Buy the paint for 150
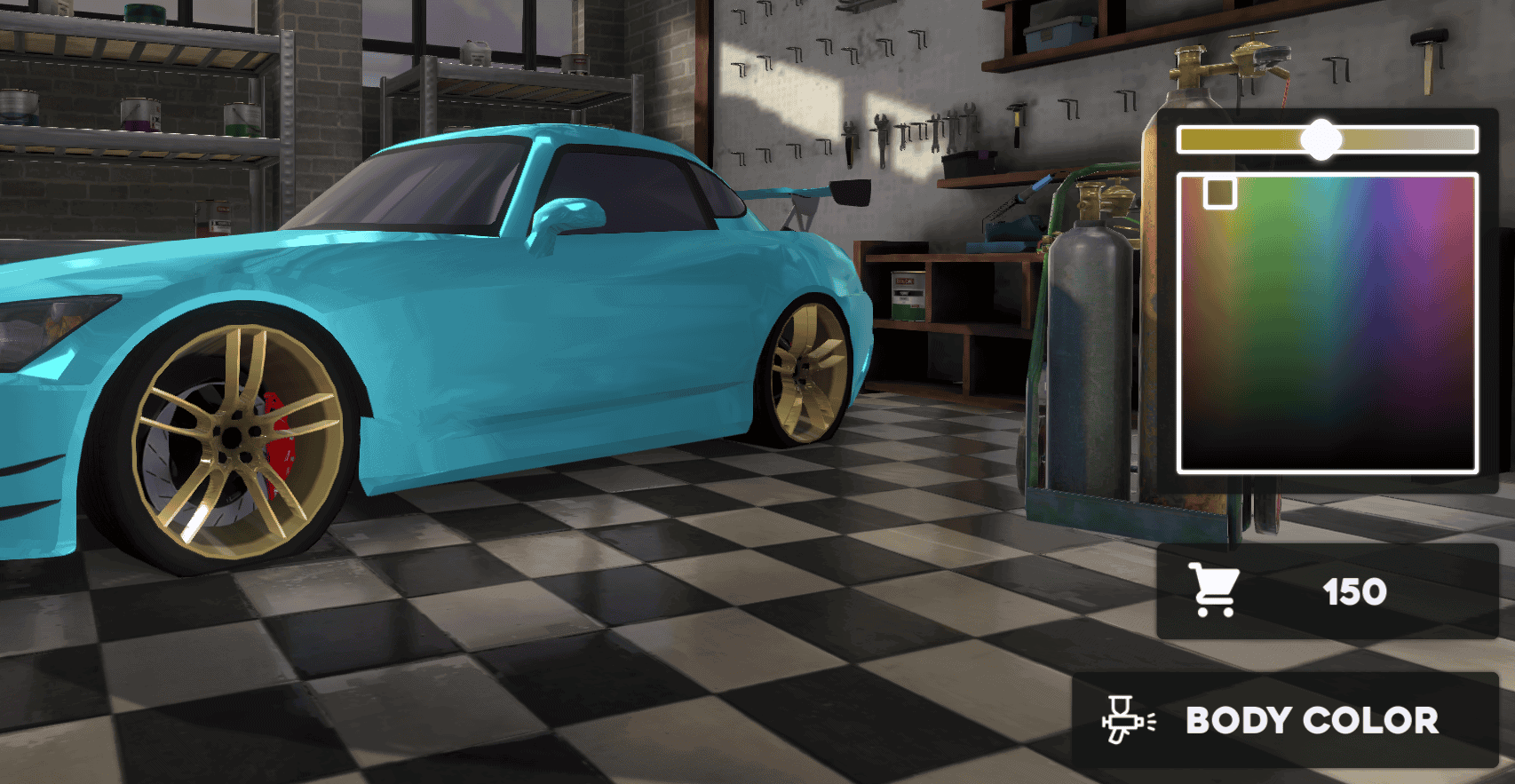 click(1327, 591)
